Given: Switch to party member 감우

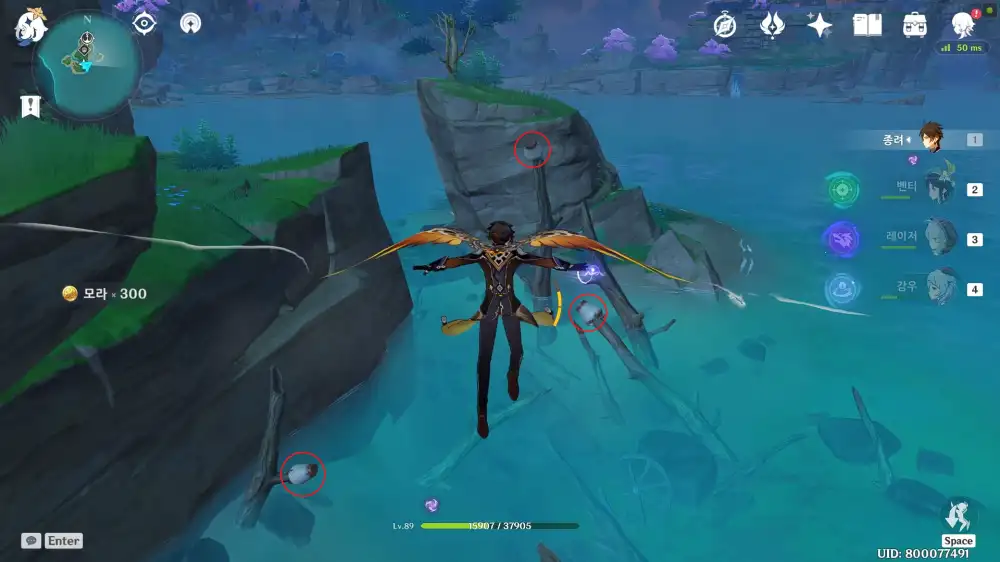Looking at the screenshot, I should (940, 288).
